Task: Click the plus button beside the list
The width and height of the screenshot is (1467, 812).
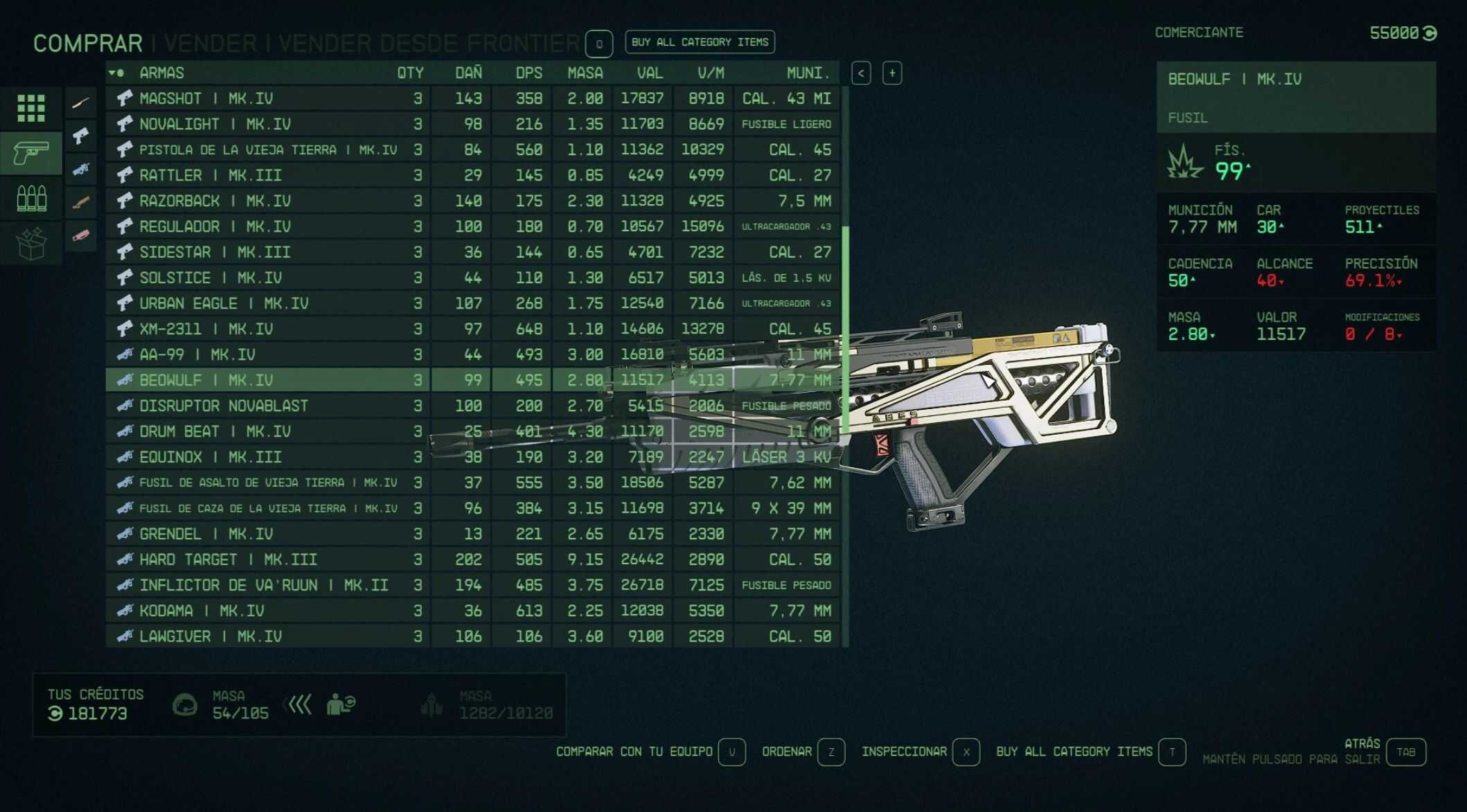Action: (x=892, y=73)
